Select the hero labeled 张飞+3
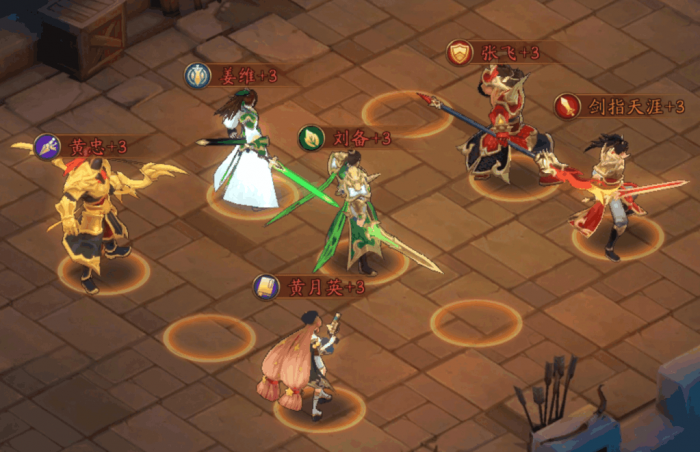Screen dimensions: 700x452 pyautogui.click(x=504, y=130)
